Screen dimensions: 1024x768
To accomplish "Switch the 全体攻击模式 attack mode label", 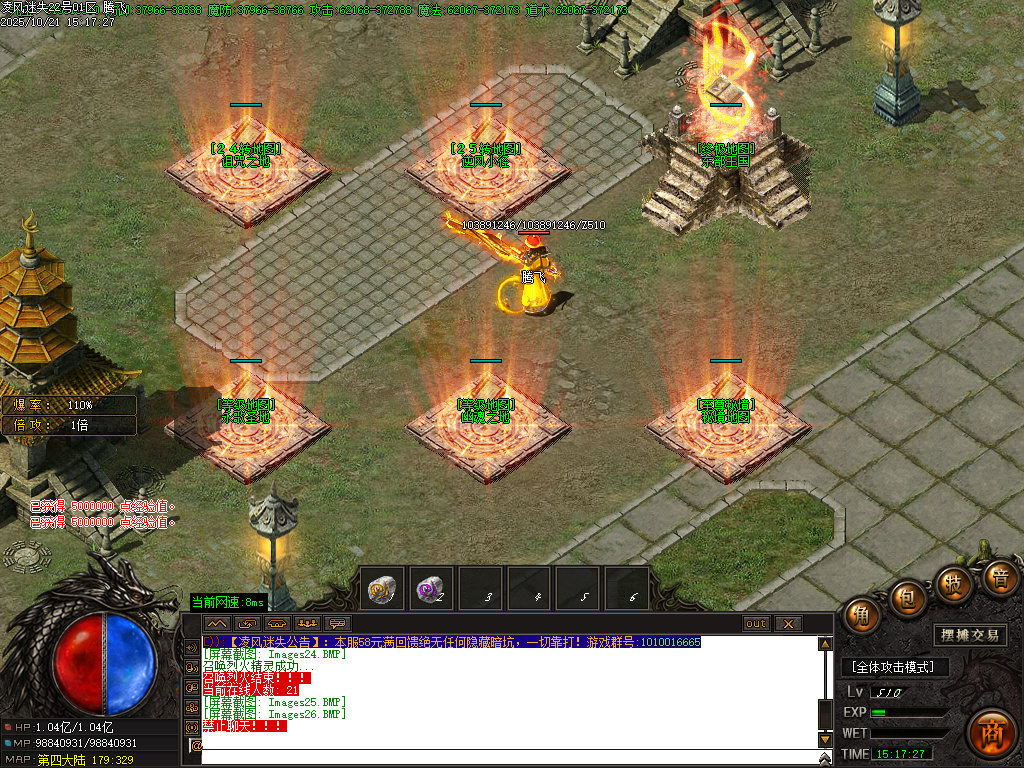I will point(893,667).
